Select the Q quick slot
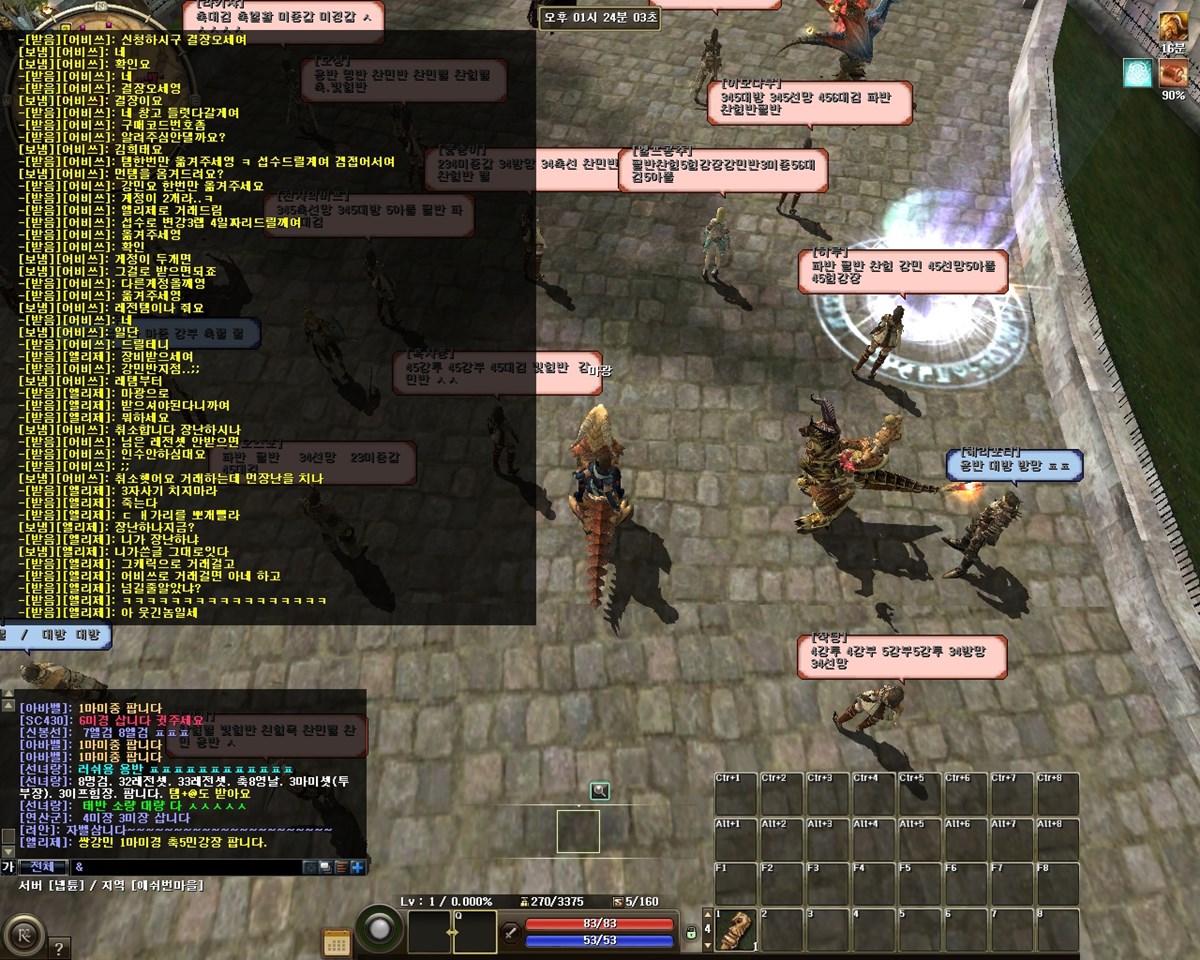Image resolution: width=1200 pixels, height=960 pixels. [474, 931]
